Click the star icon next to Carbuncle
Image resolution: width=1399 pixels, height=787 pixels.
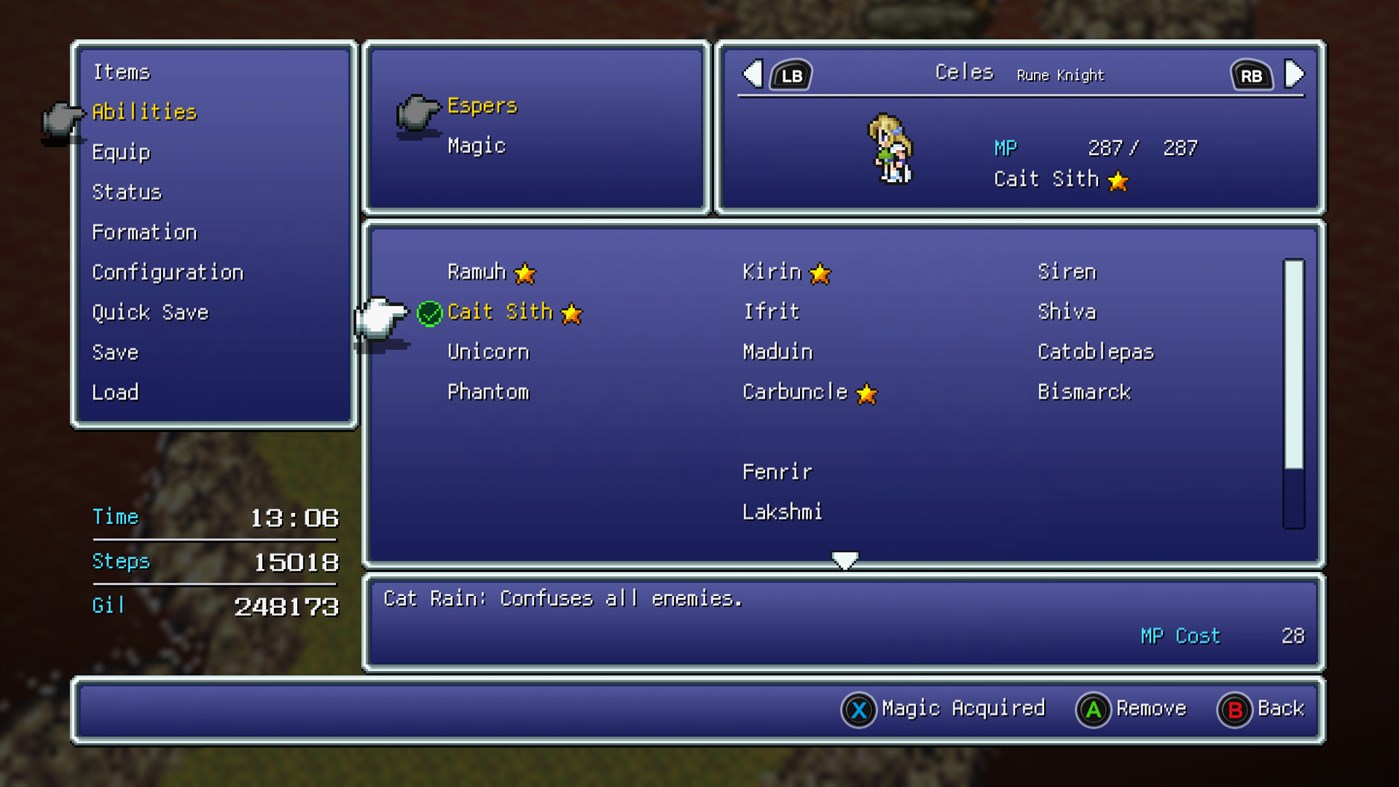(864, 392)
